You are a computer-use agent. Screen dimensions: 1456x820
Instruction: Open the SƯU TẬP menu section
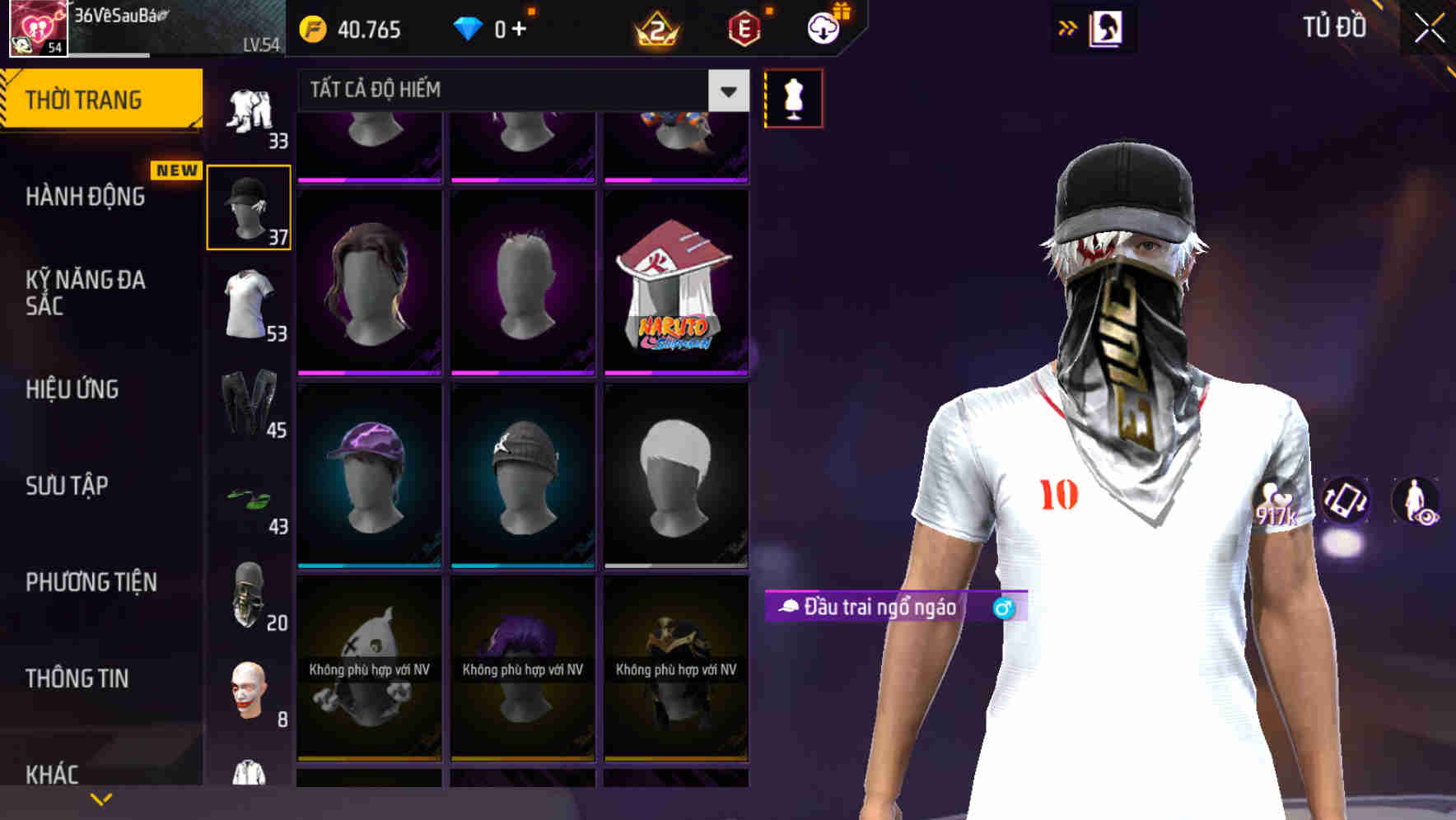tap(67, 487)
